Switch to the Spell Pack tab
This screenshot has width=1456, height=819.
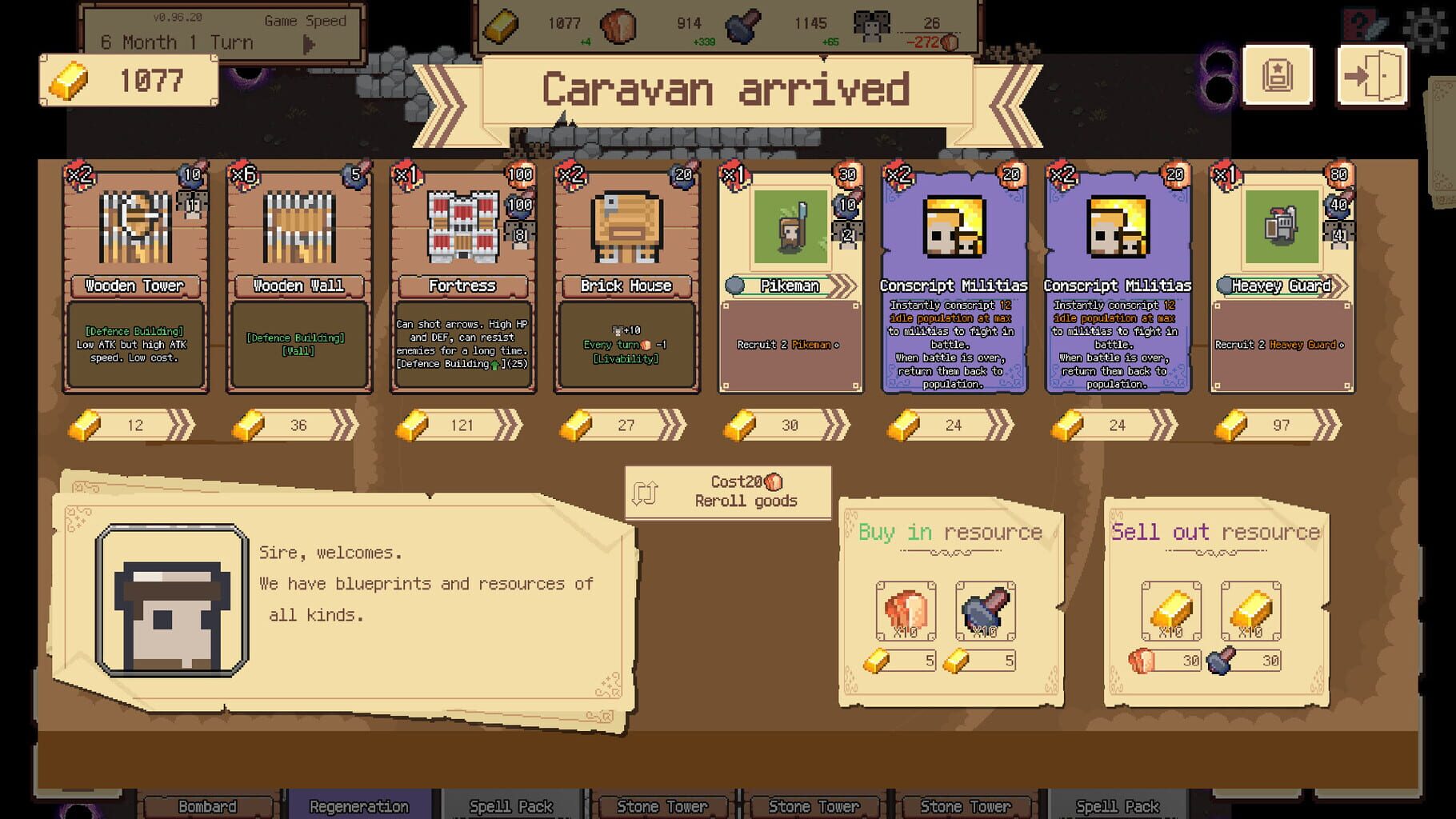coord(512,805)
